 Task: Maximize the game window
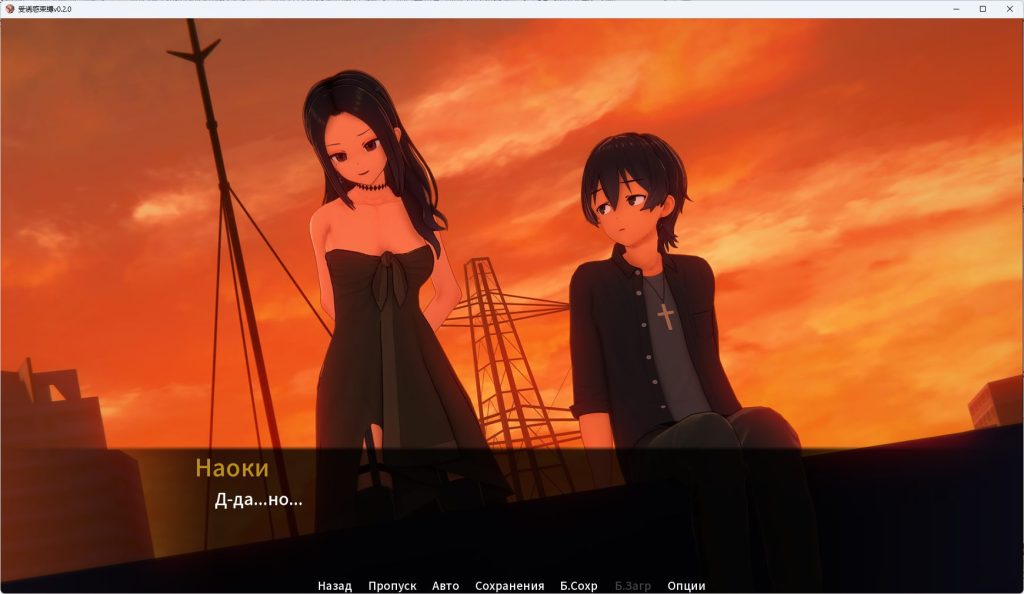(x=982, y=9)
